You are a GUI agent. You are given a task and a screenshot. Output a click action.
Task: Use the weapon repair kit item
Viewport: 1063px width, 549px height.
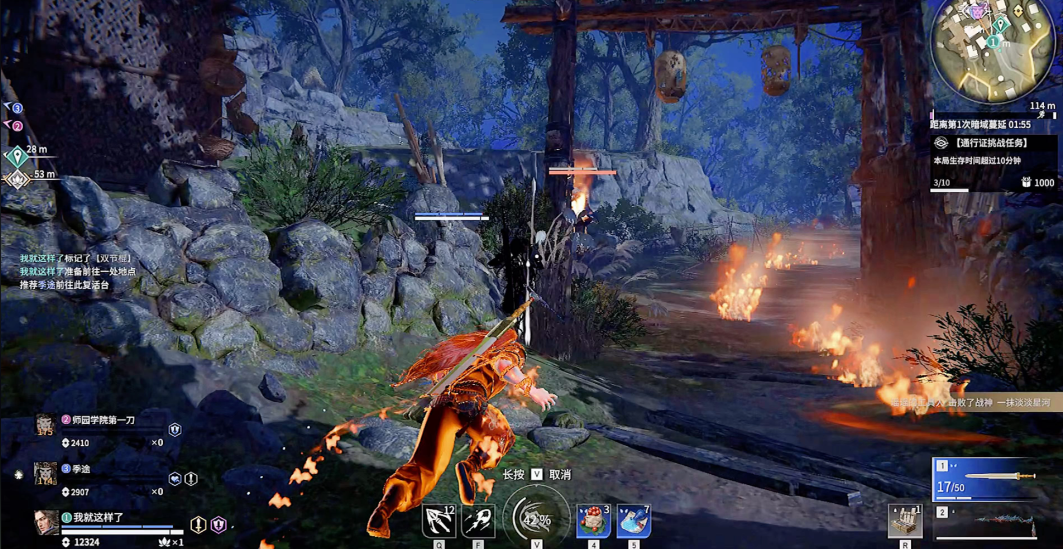905,520
